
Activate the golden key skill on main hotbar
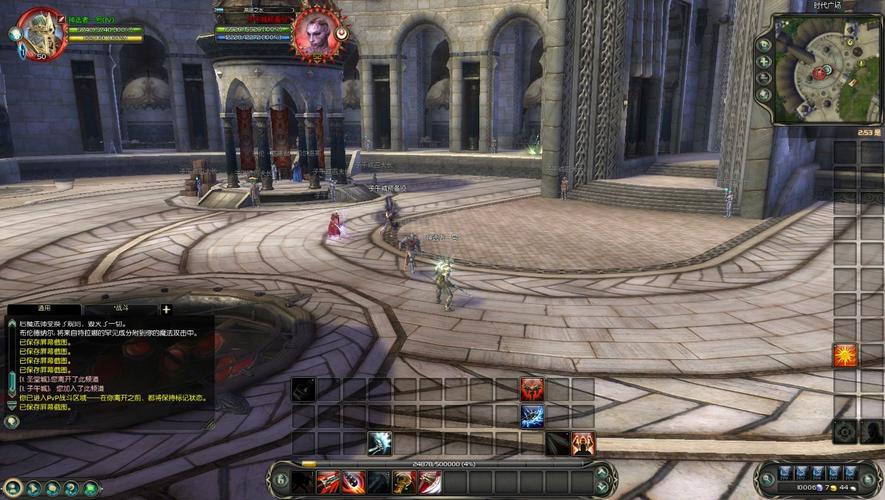coord(404,482)
